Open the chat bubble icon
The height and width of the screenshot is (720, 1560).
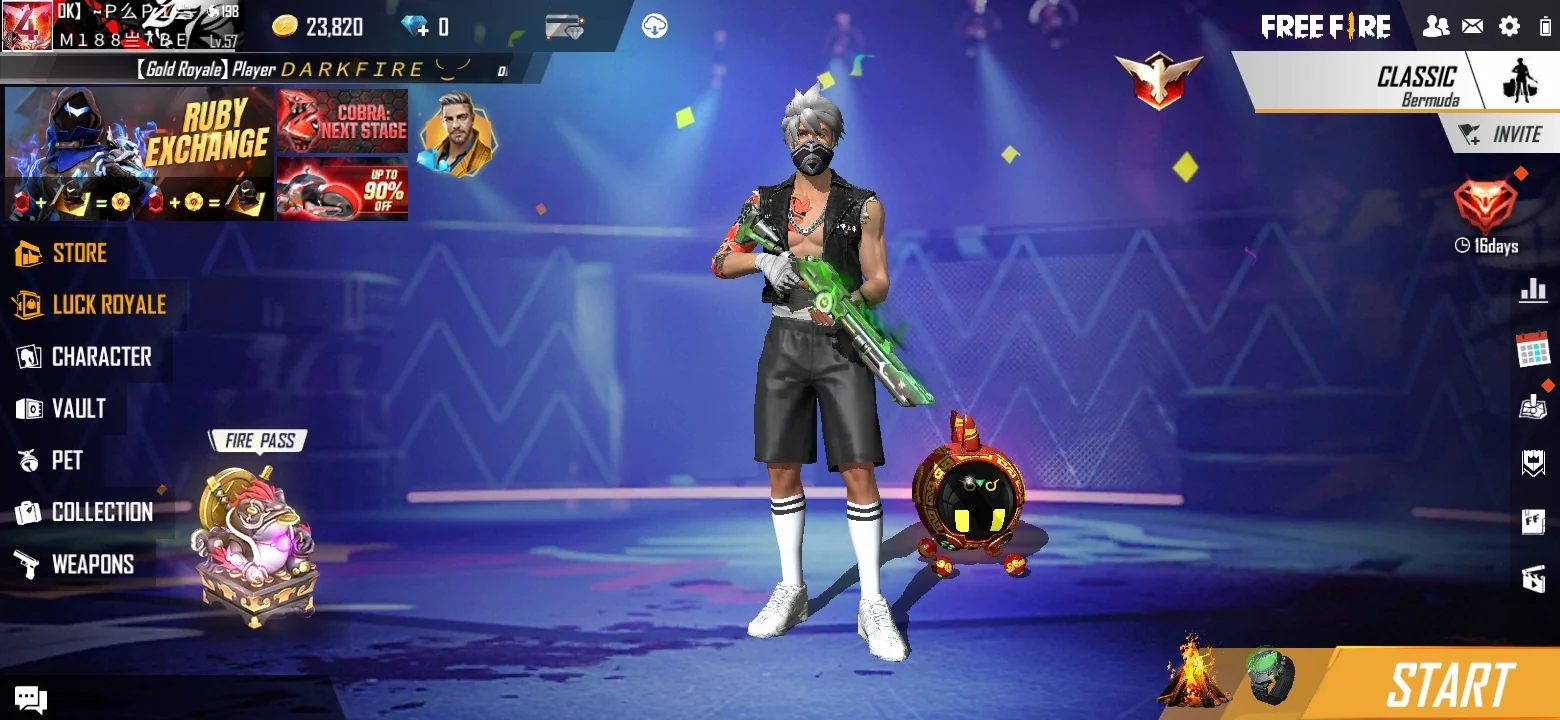30,698
